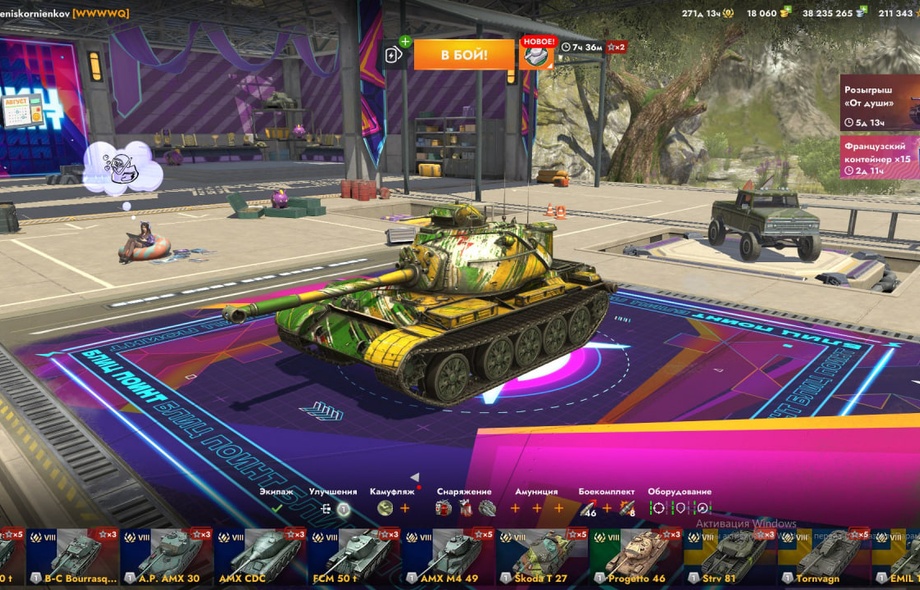Select the Škoda T 27 tank
This screenshot has width=920, height=590.
pos(540,557)
